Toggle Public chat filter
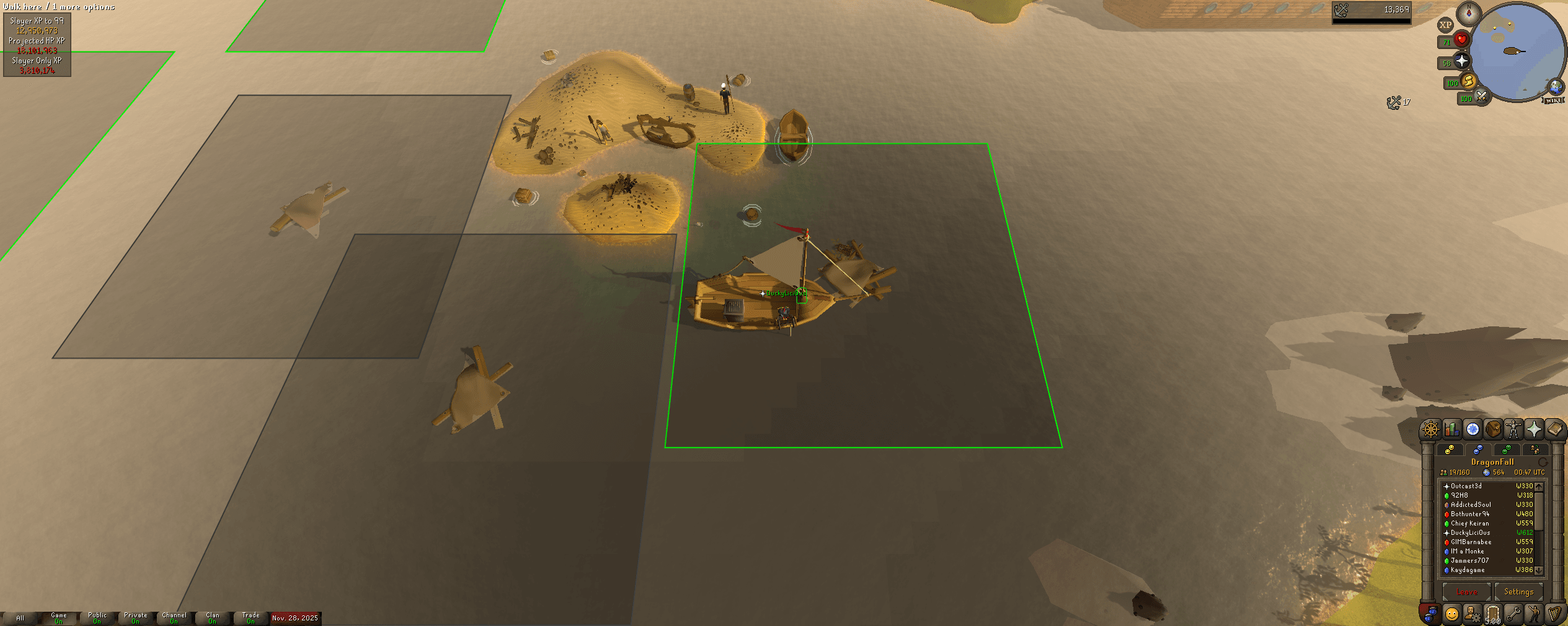Screen dimensions: 1568x626 click(97, 617)
